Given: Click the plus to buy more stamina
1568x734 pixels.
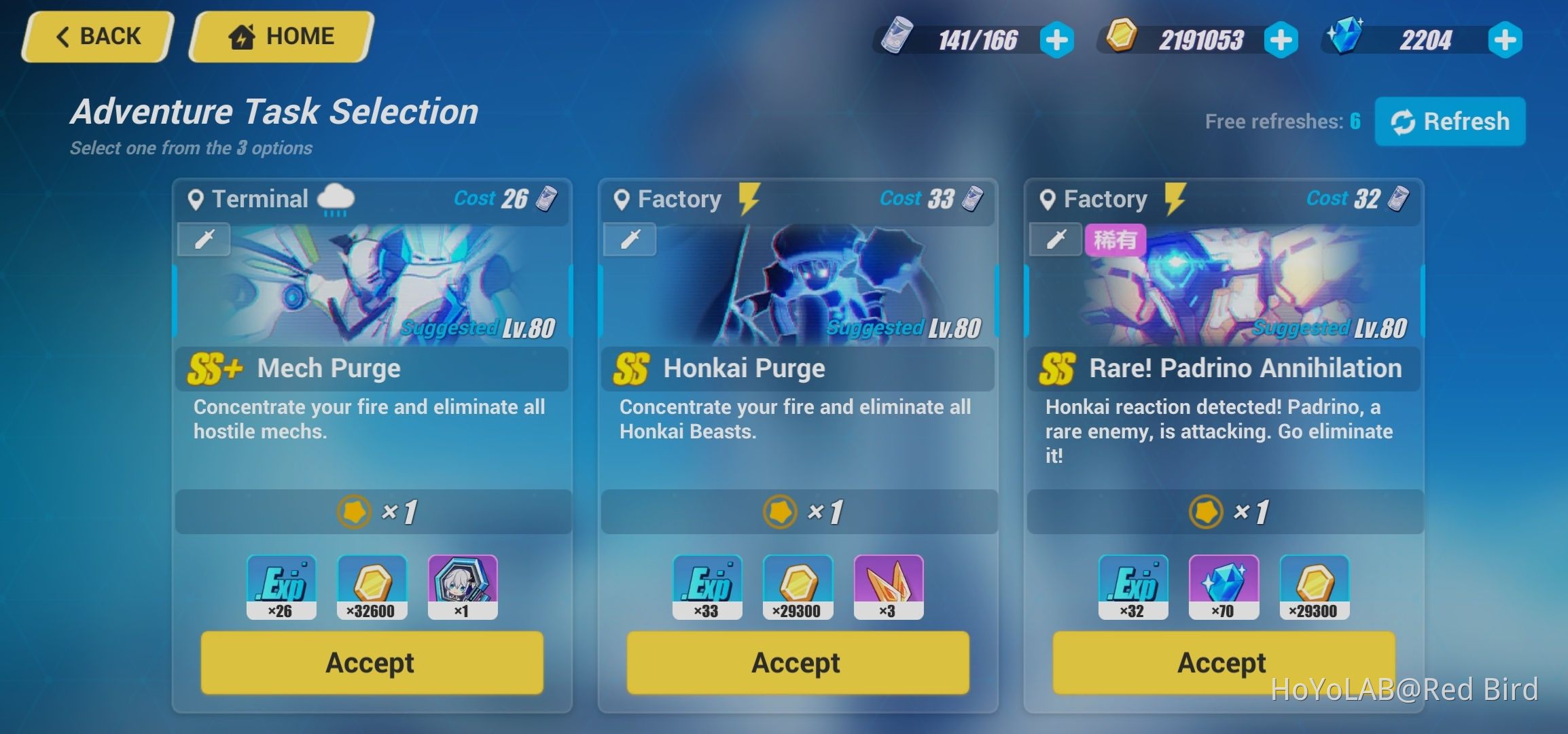Looking at the screenshot, I should [x=1056, y=39].
